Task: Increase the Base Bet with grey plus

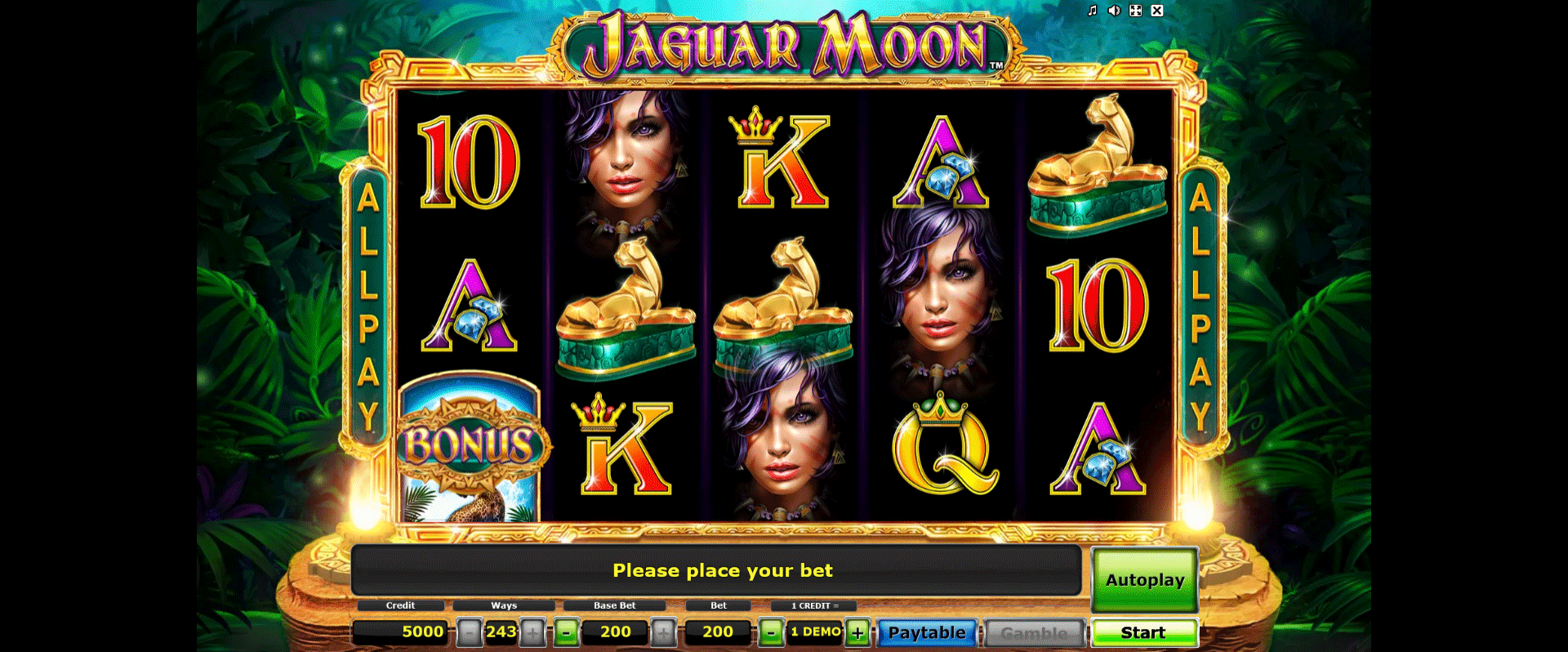Action: (x=663, y=632)
